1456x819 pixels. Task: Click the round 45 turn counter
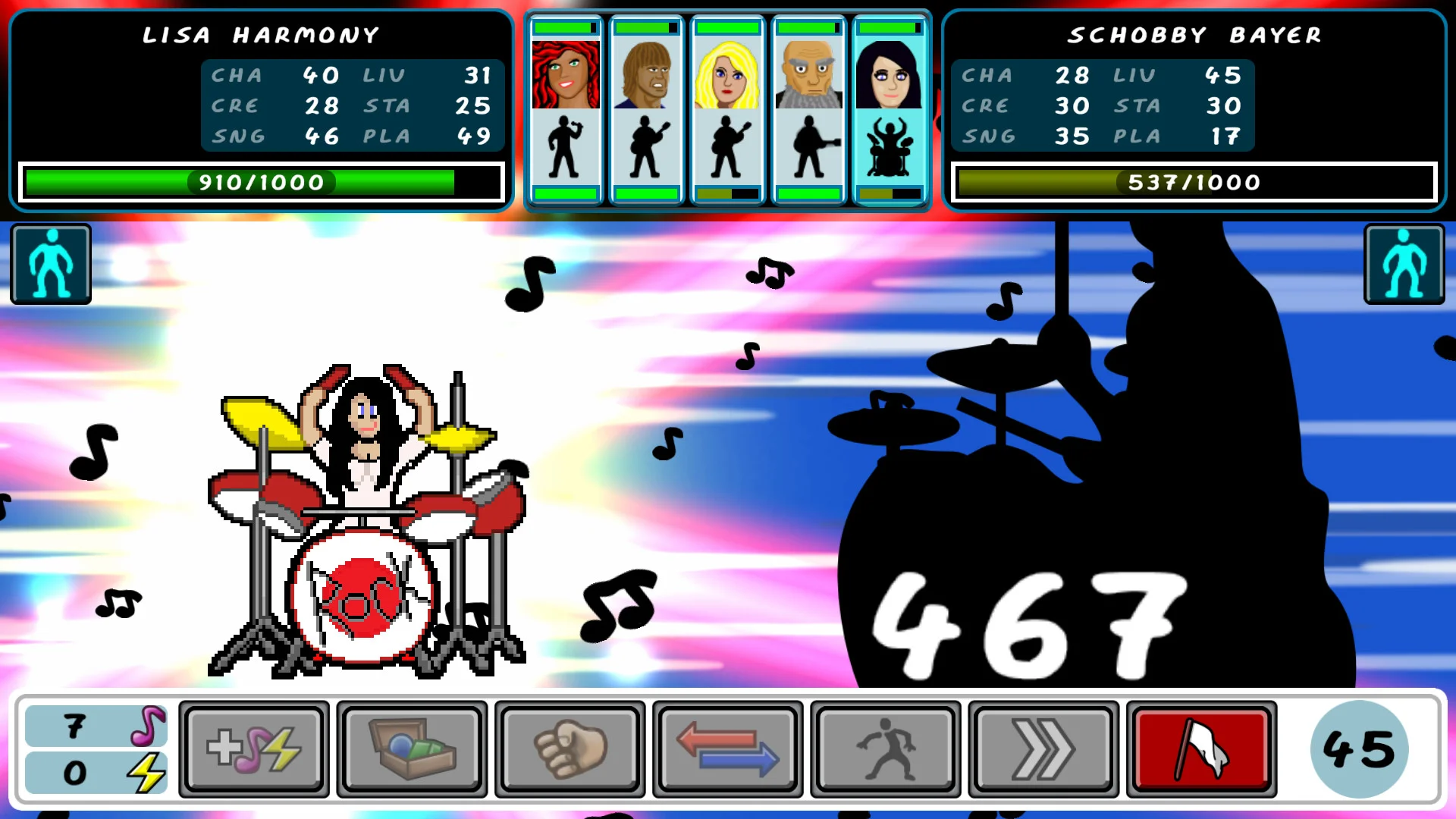[x=1360, y=748]
